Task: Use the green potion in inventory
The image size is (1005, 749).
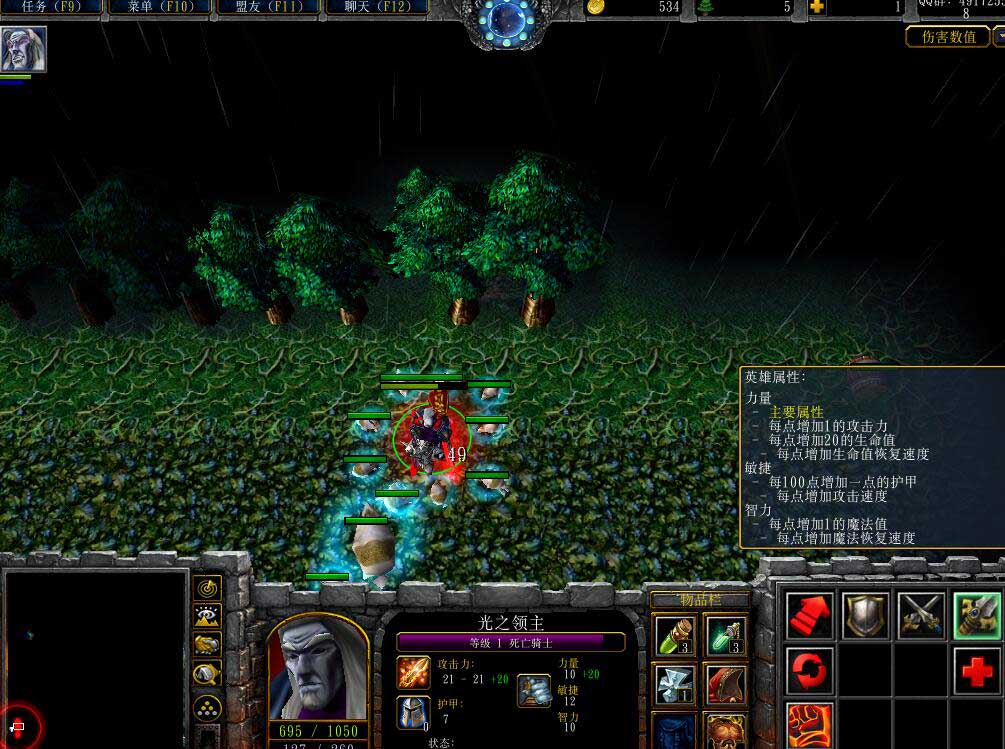Action: pos(675,635)
